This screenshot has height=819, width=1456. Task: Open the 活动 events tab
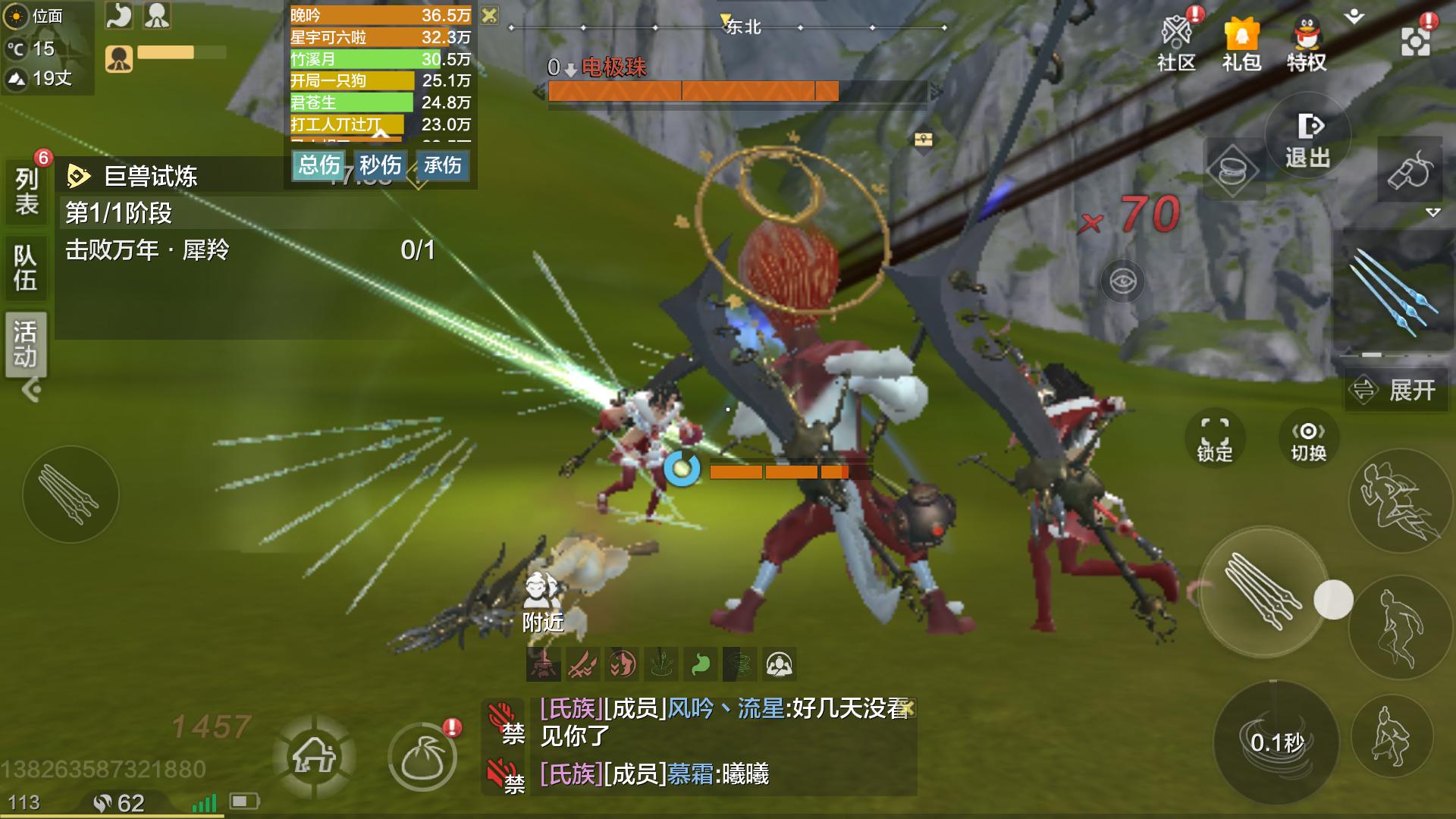[x=27, y=344]
